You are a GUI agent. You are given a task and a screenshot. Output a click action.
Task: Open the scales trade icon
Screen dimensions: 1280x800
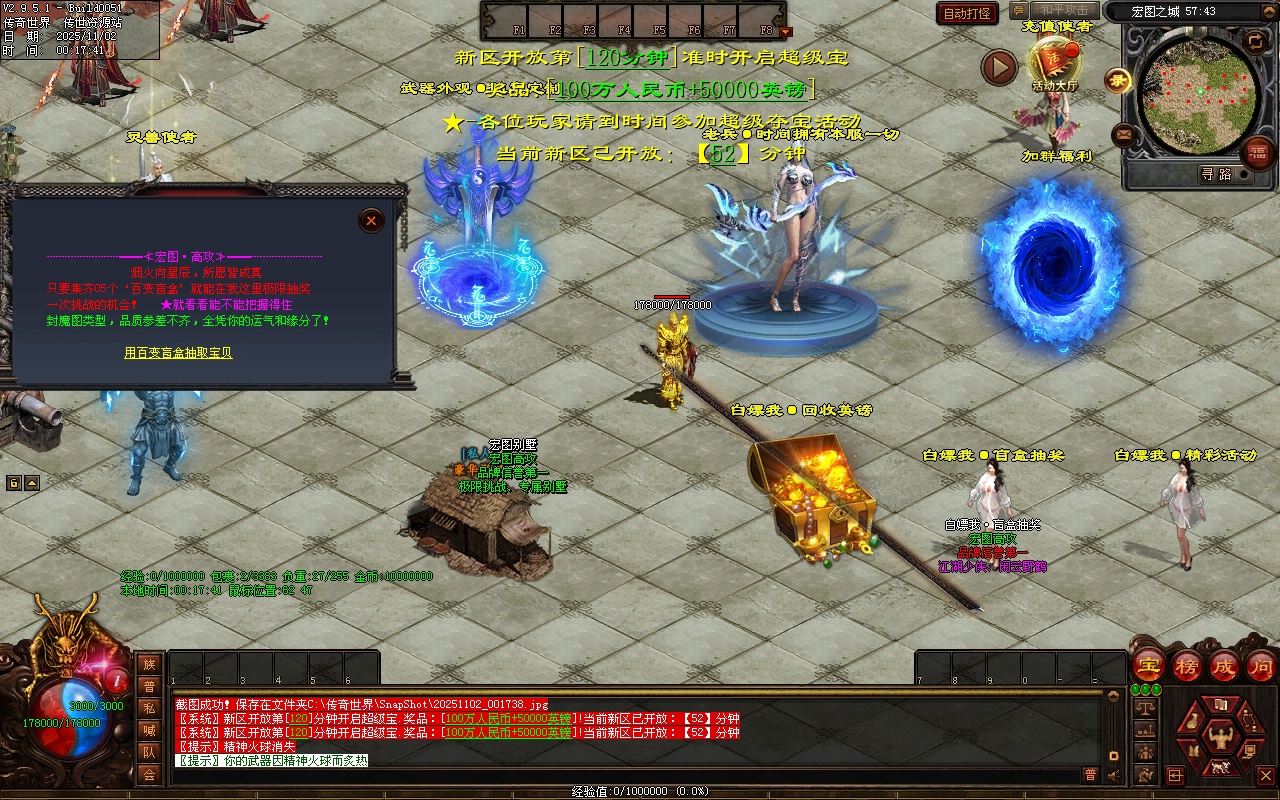pyautogui.click(x=1144, y=707)
